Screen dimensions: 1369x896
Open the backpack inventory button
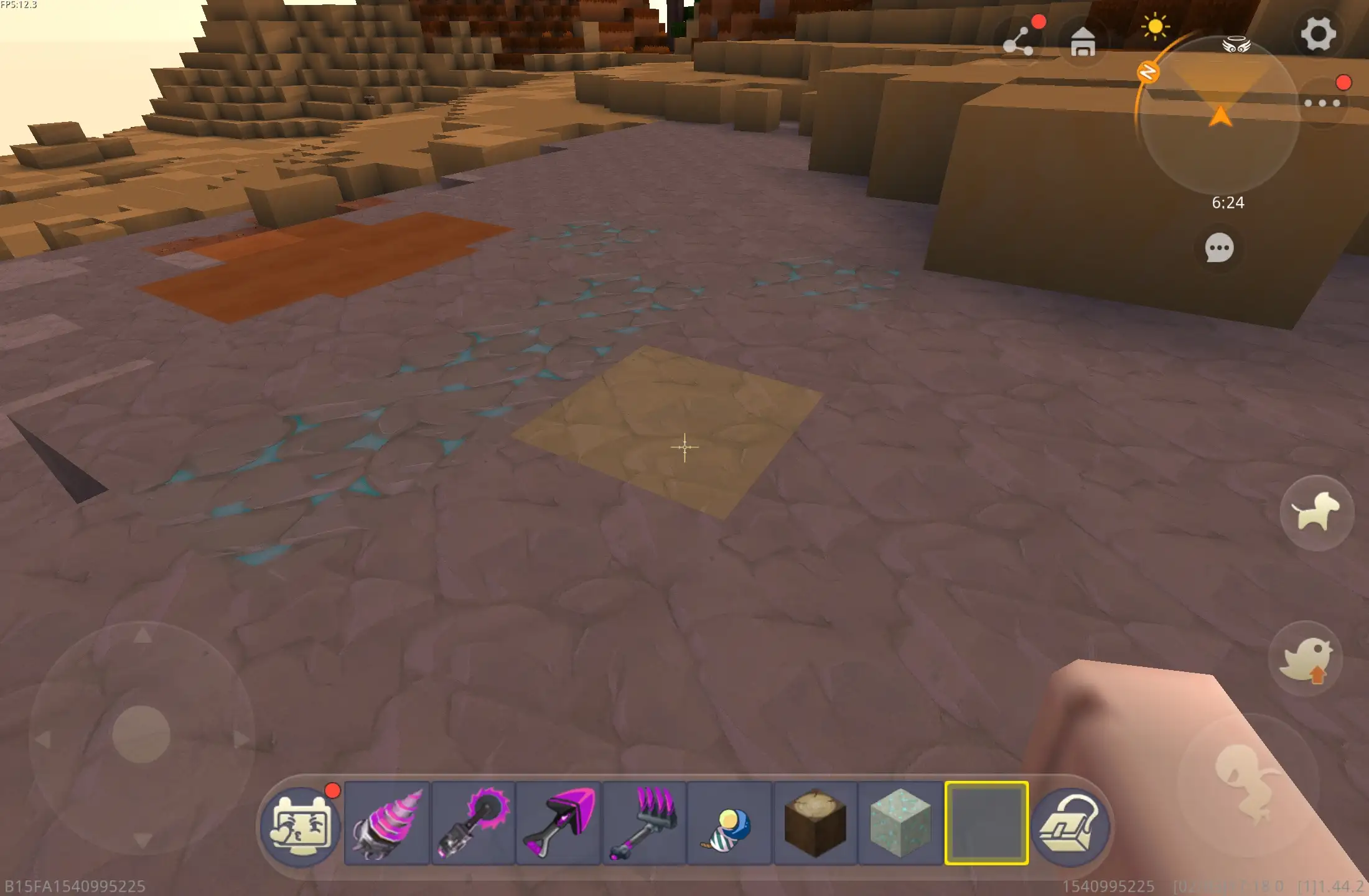(1070, 826)
